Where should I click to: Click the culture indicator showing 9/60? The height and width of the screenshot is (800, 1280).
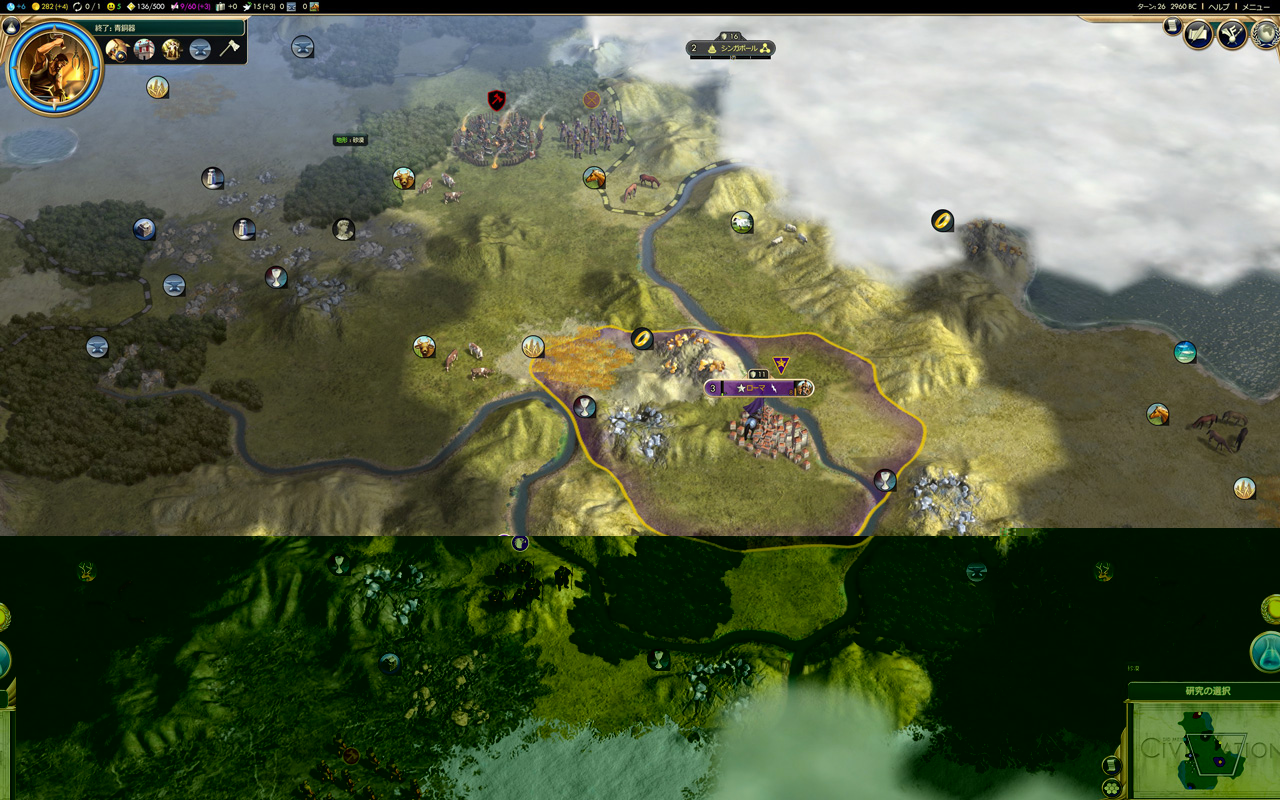point(190,7)
